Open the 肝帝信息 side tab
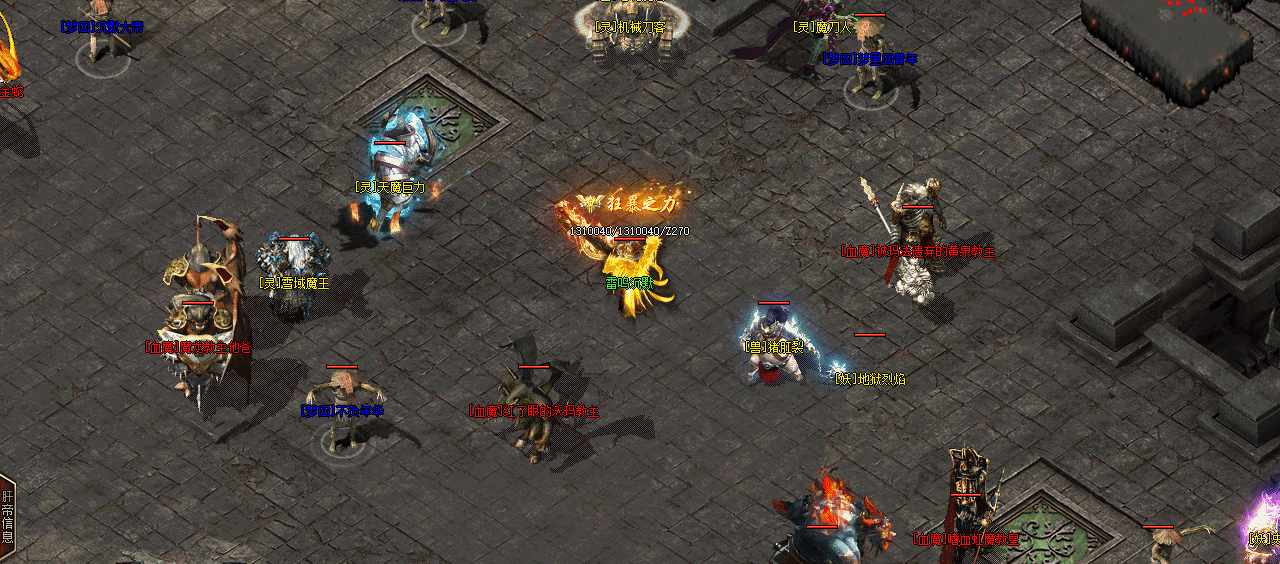 pyautogui.click(x=8, y=517)
